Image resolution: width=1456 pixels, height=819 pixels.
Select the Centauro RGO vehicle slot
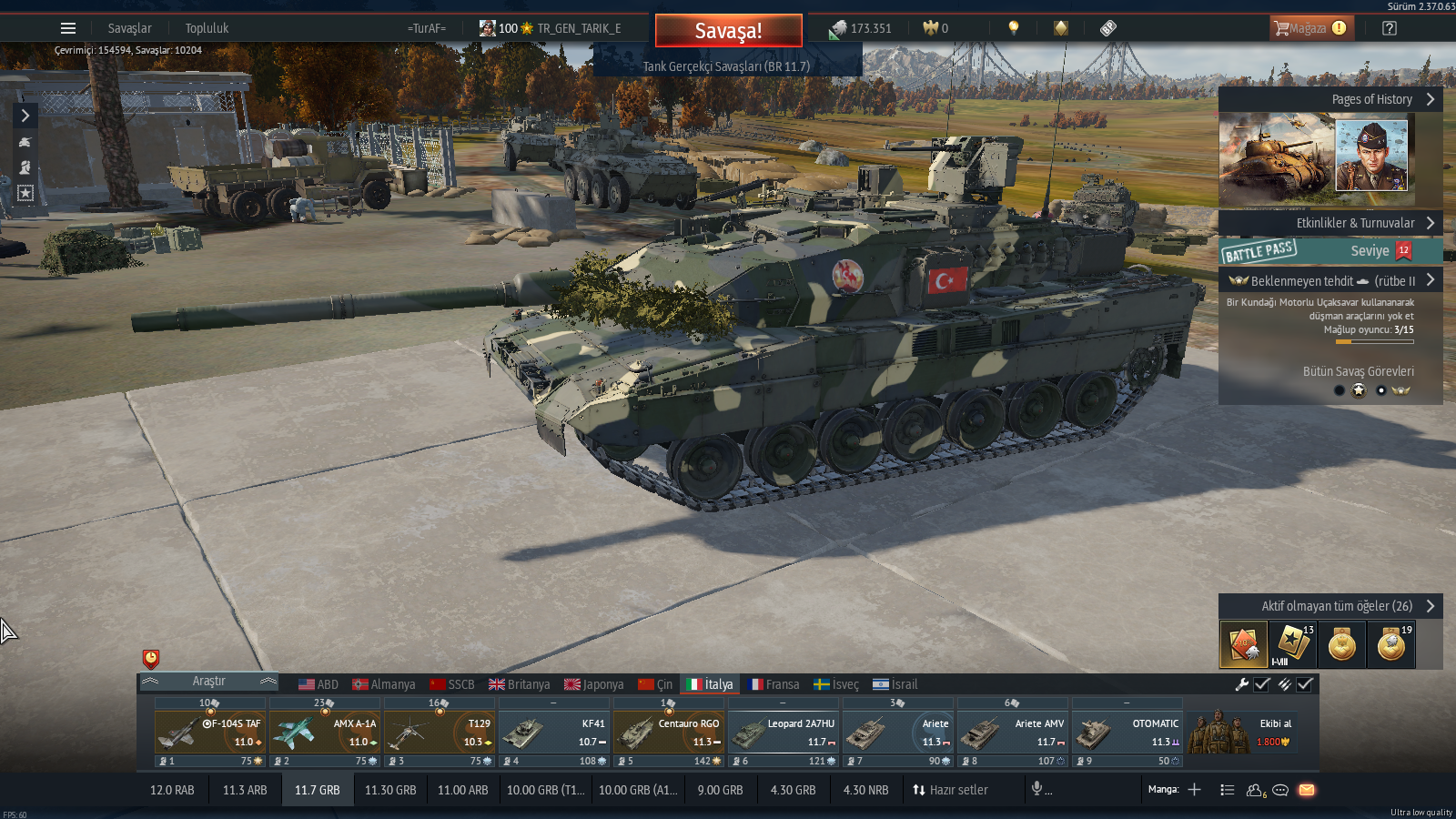pos(669,733)
